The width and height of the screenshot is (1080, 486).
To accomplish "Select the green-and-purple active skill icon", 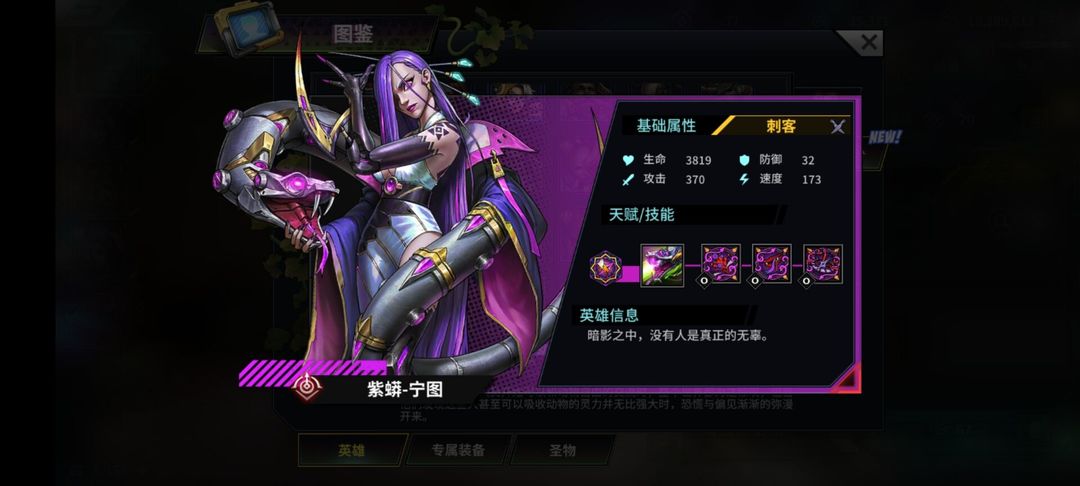I will click(661, 265).
